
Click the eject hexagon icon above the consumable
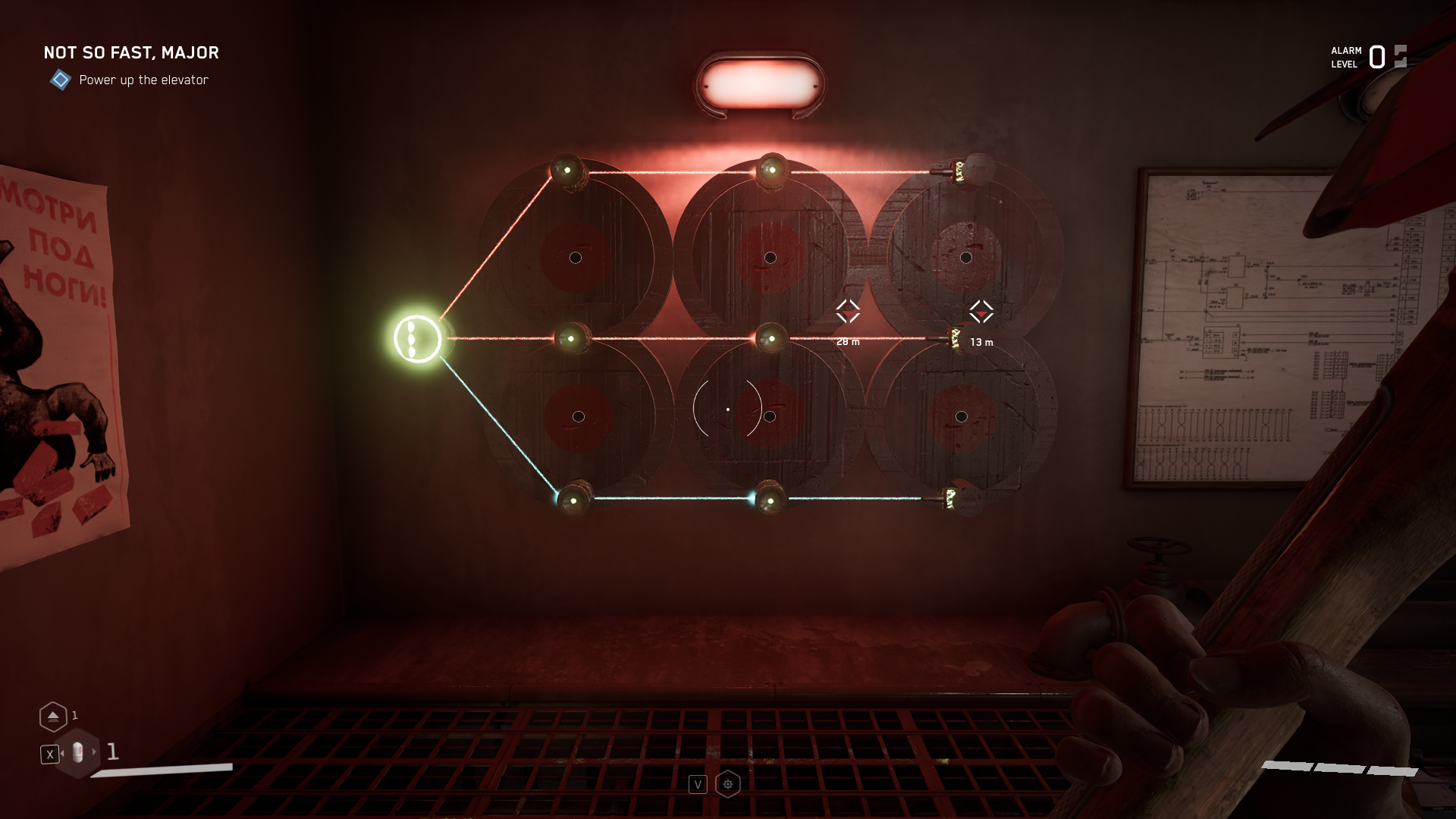(x=53, y=716)
